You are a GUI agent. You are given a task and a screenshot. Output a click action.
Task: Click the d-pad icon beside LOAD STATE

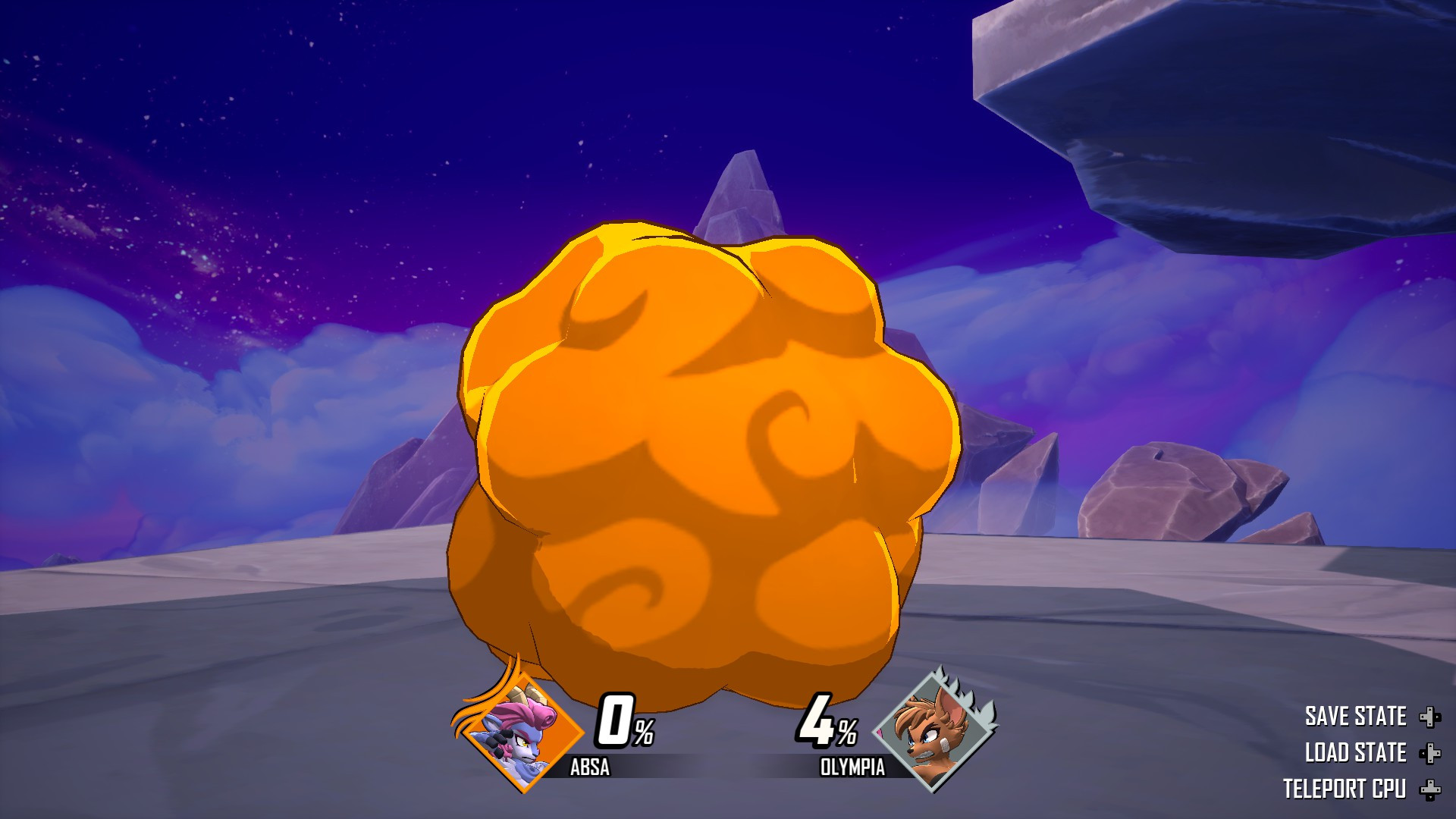click(x=1431, y=755)
